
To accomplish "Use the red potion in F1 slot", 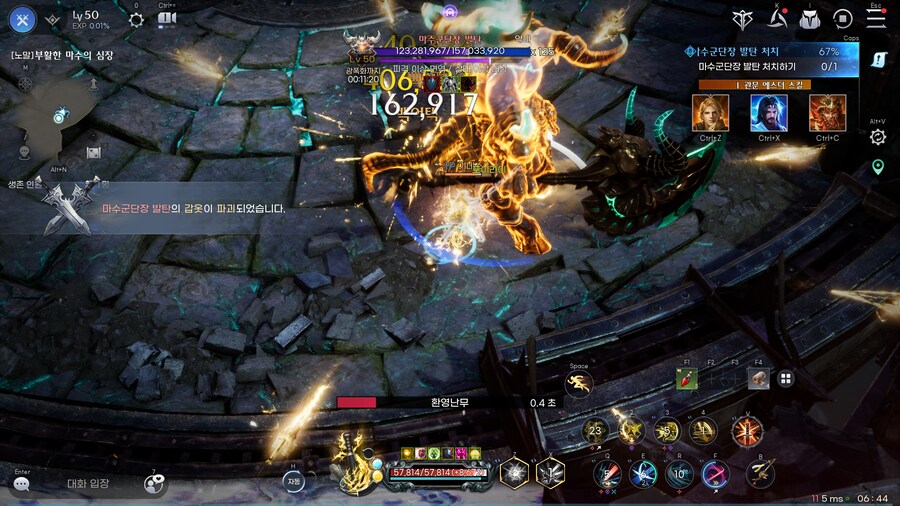I will pyautogui.click(x=687, y=378).
